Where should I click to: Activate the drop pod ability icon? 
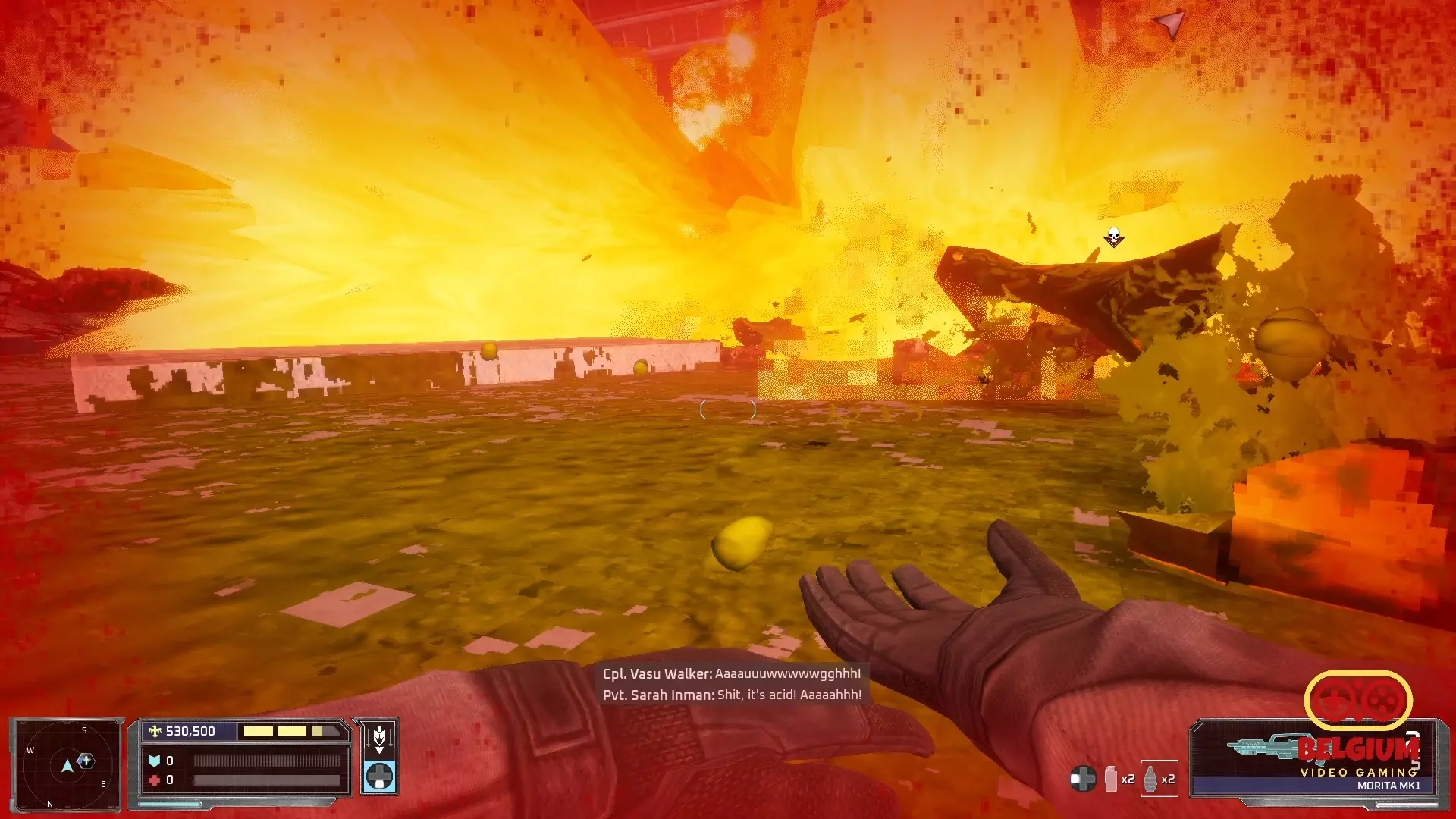(379, 737)
